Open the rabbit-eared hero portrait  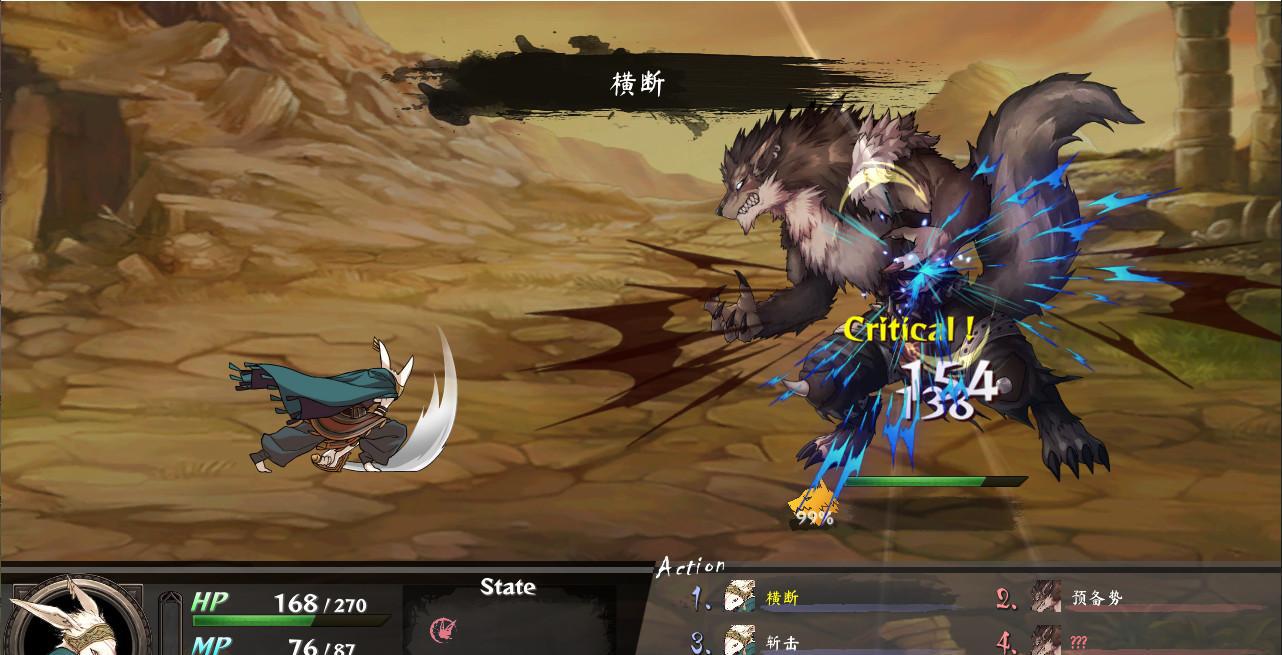[72, 619]
